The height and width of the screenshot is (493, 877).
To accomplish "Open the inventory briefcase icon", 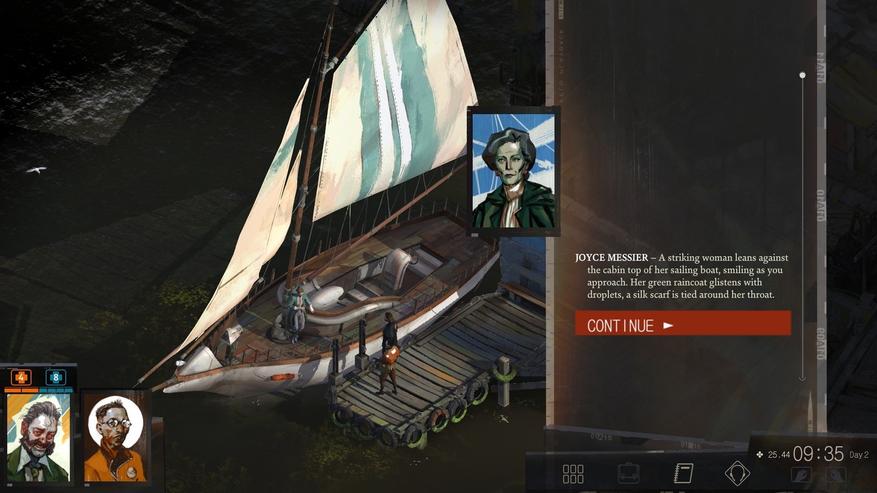I will 628,473.
